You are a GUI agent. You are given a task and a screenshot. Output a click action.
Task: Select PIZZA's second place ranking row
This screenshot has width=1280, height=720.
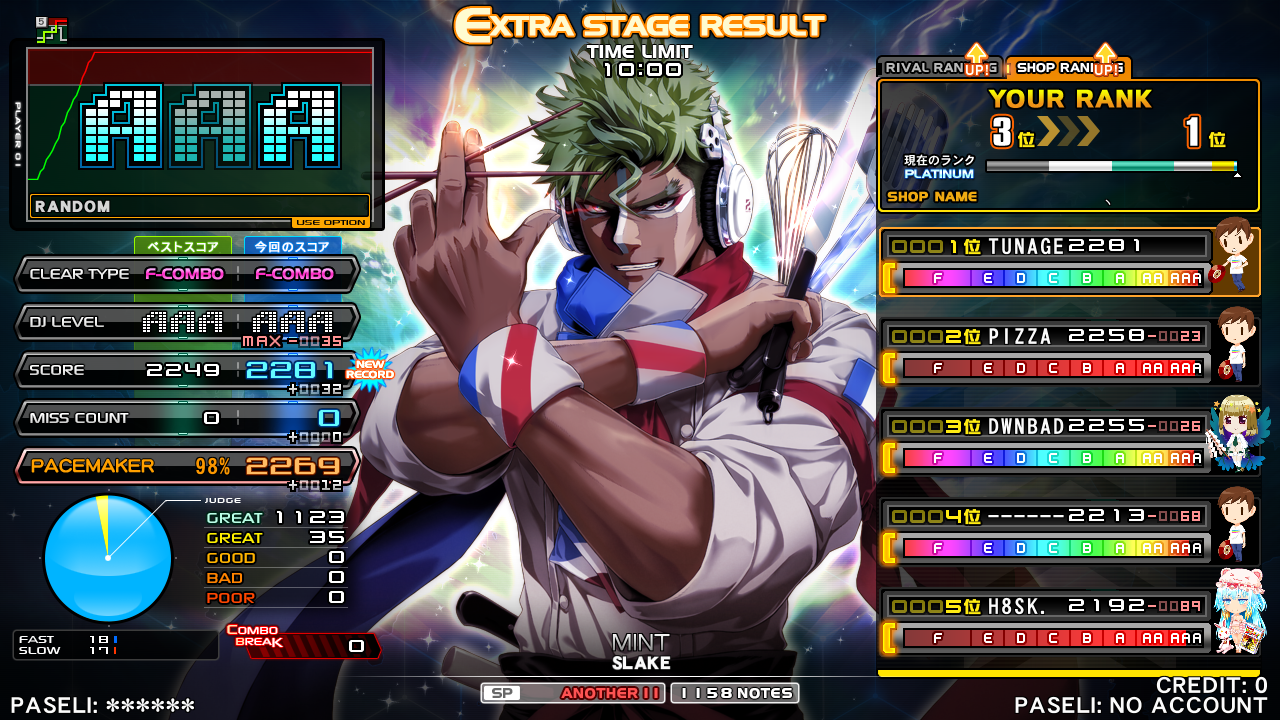coord(1045,352)
